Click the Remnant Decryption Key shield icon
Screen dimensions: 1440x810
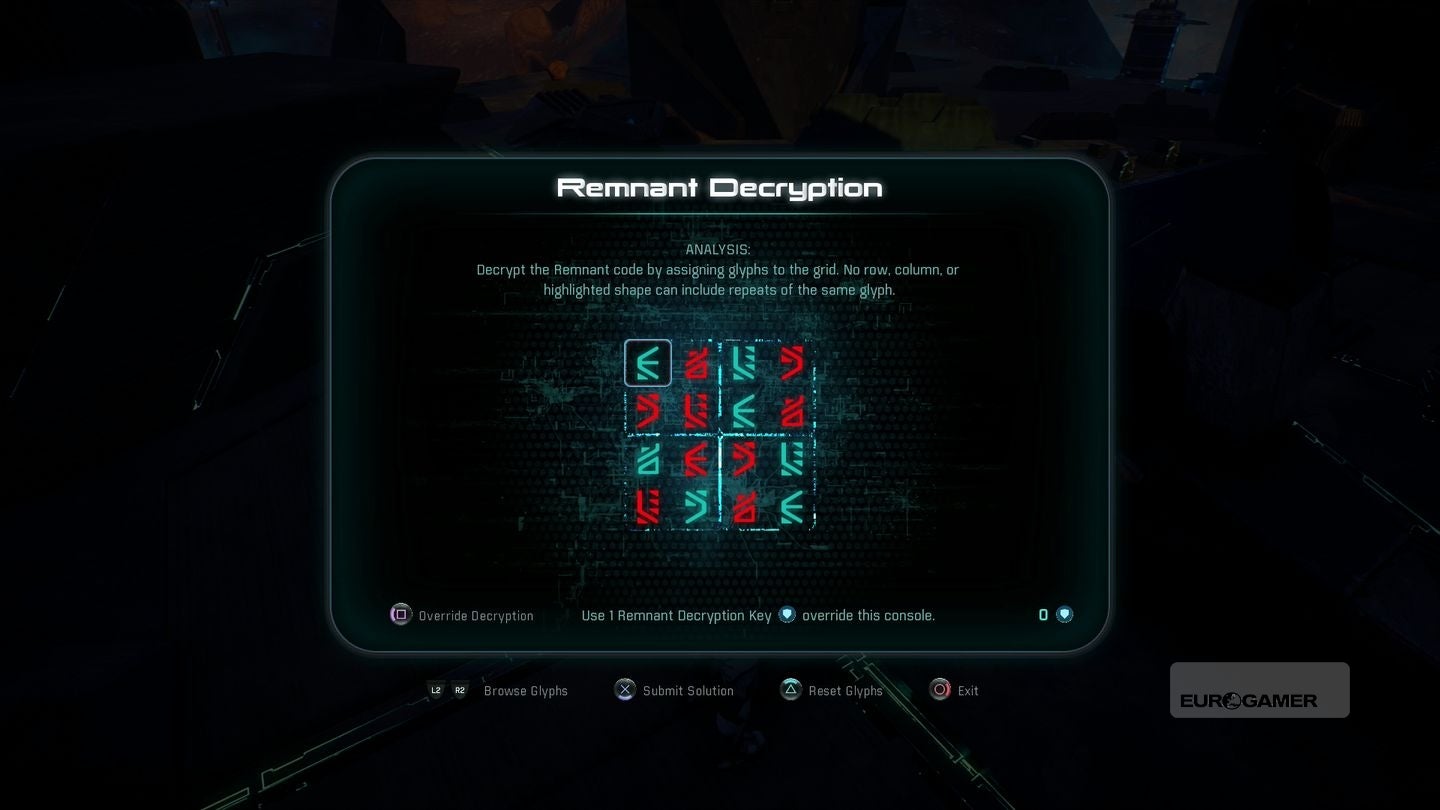787,615
